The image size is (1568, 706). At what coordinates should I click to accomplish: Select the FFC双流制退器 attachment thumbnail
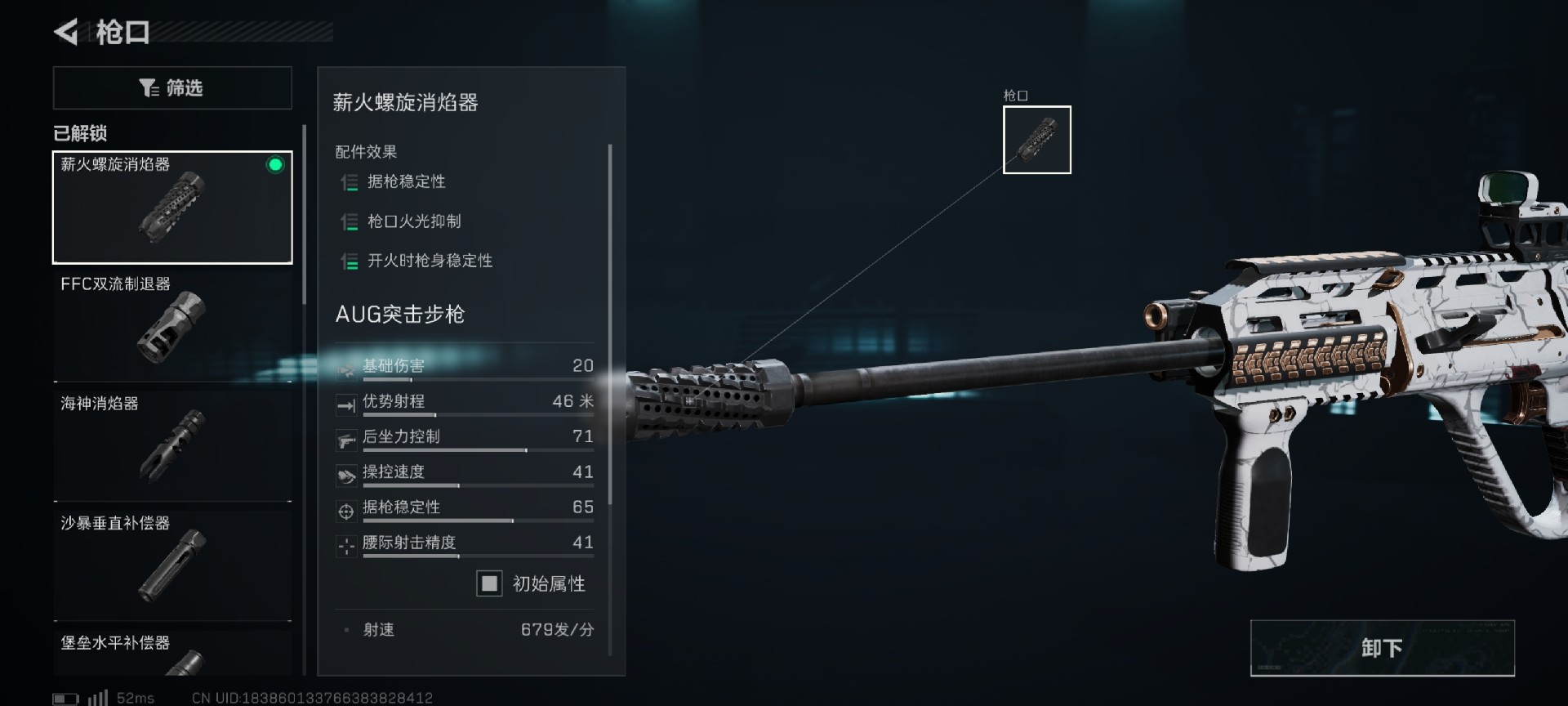(172, 327)
